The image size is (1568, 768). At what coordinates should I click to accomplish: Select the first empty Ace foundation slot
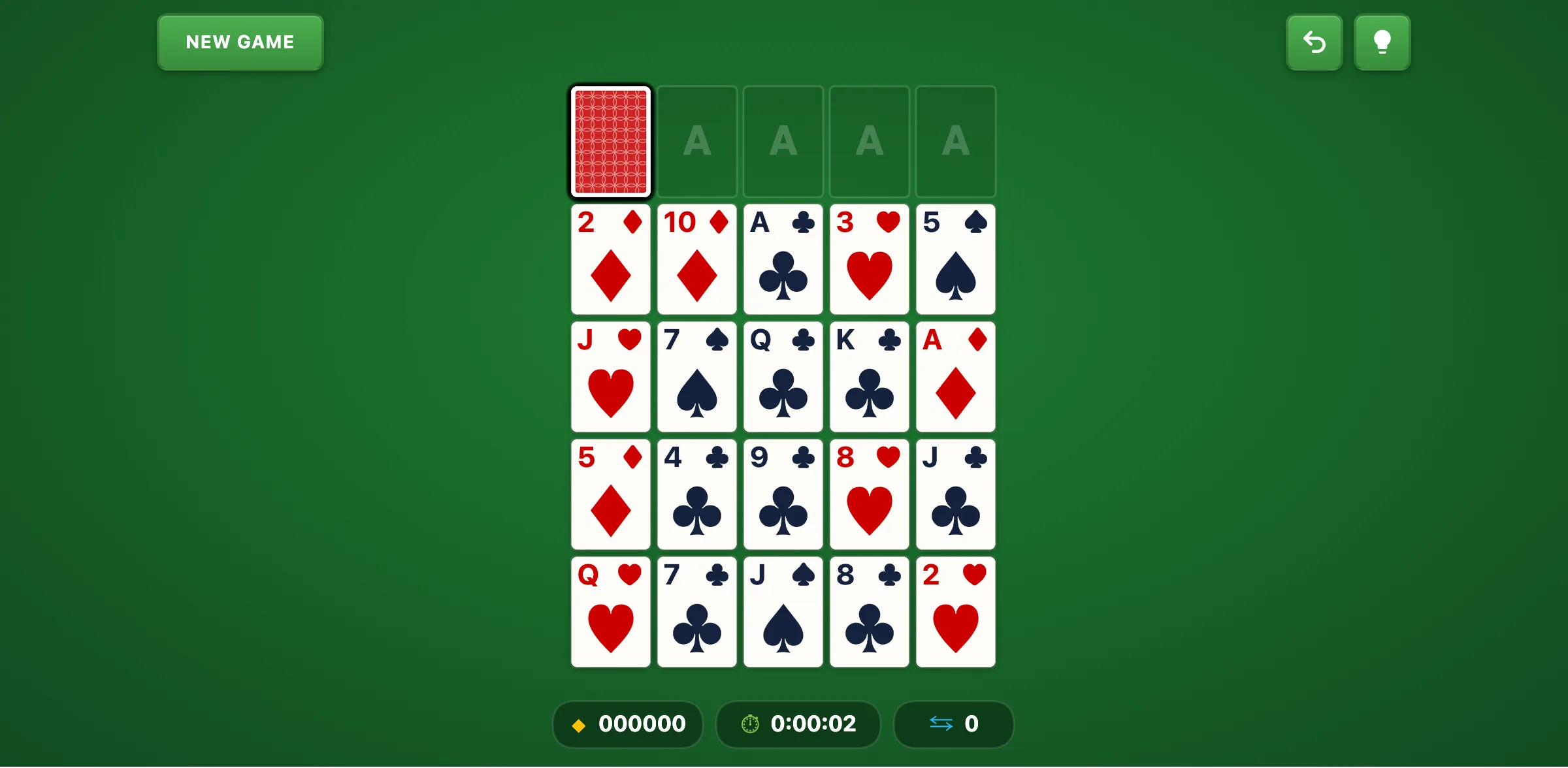coord(696,141)
